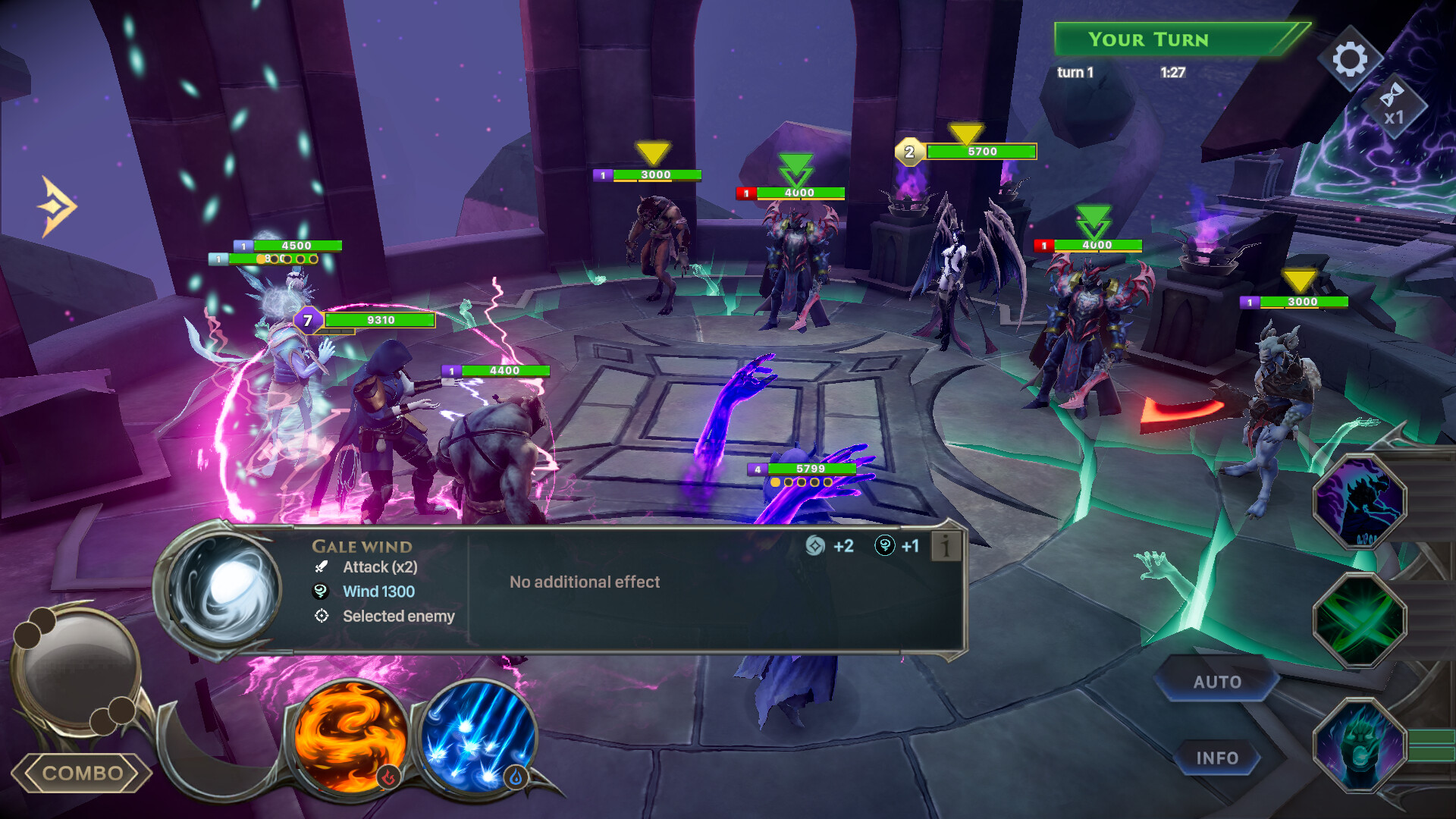Select the Gale Wind skill orb
This screenshot has height=819, width=1456.
[x=224, y=588]
